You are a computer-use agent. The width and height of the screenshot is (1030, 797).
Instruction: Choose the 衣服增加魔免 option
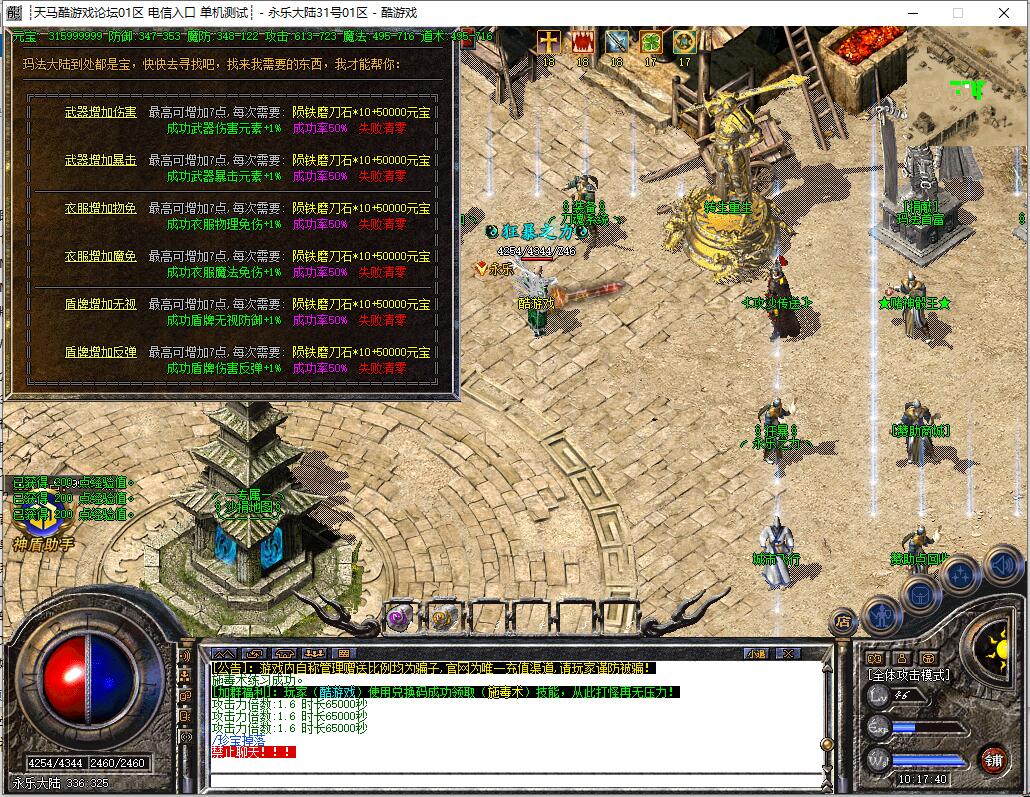pyautogui.click(x=101, y=256)
